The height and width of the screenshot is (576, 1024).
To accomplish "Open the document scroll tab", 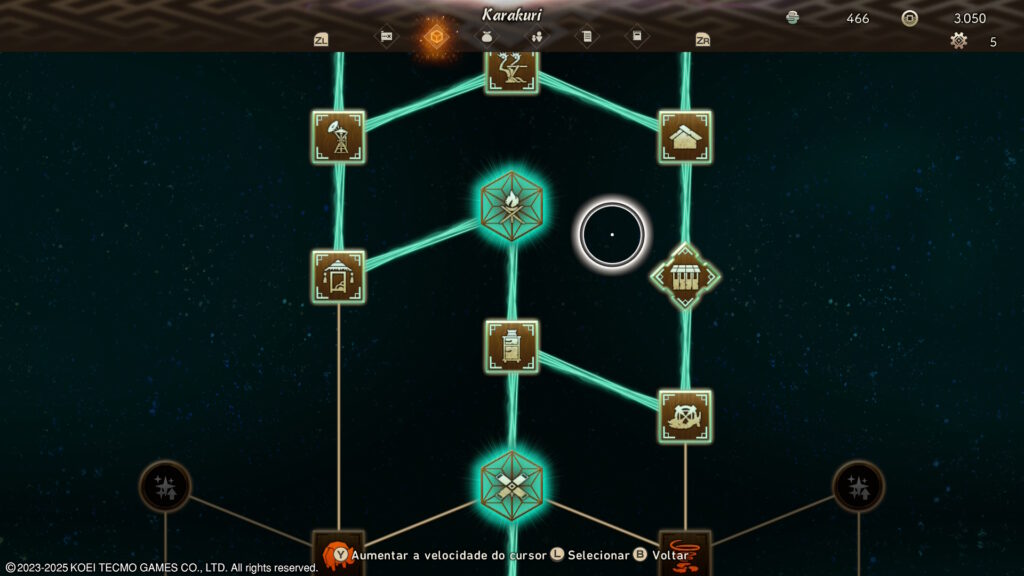I will [x=587, y=38].
